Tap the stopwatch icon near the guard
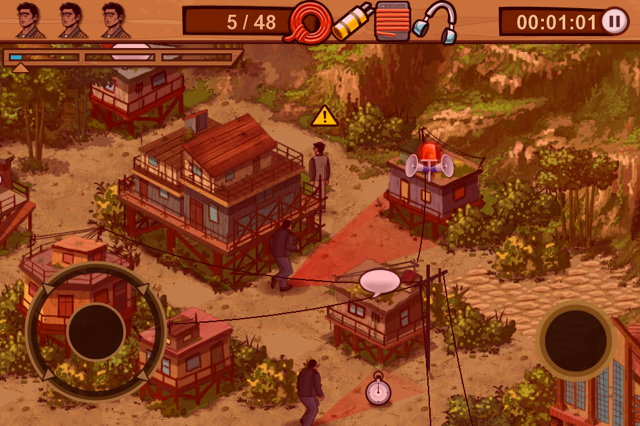640x426 pixels. 378,389
